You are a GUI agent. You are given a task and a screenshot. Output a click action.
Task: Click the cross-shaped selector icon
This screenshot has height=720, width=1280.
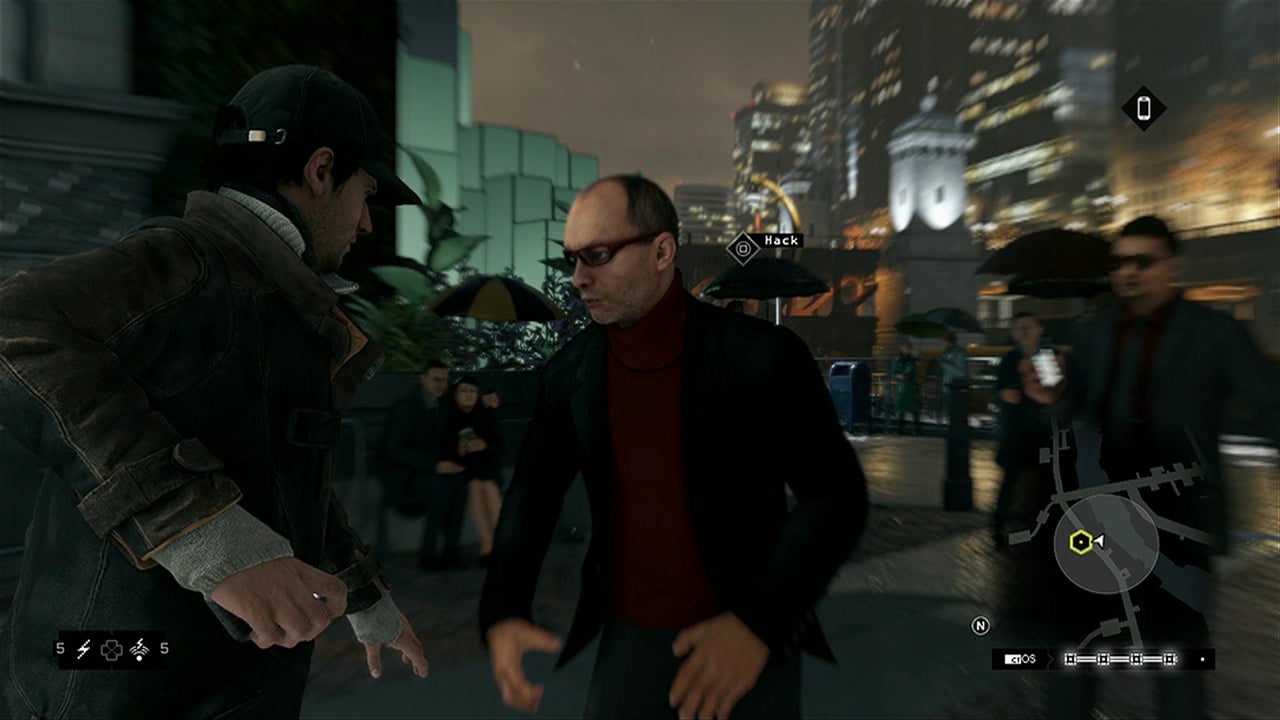pyautogui.click(x=110, y=649)
